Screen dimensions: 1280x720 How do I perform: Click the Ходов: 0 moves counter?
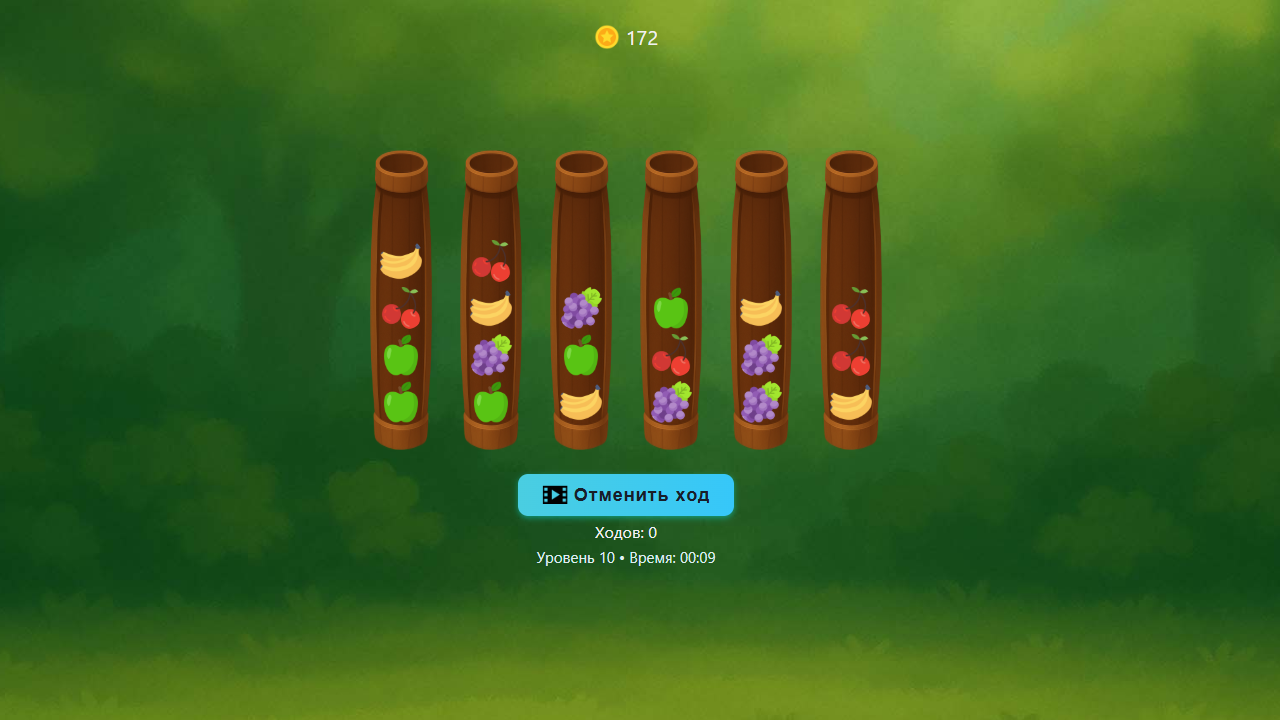point(626,532)
